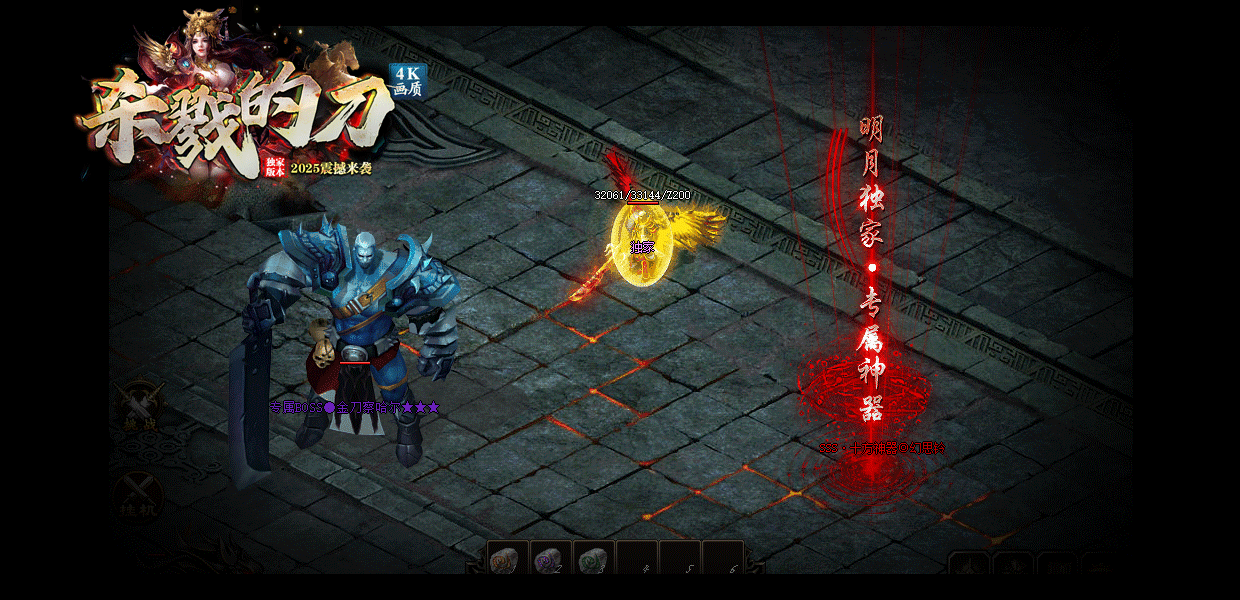1240x600 pixels.
Task: Use the green swirl scroll in slot 3
Action: pyautogui.click(x=594, y=558)
